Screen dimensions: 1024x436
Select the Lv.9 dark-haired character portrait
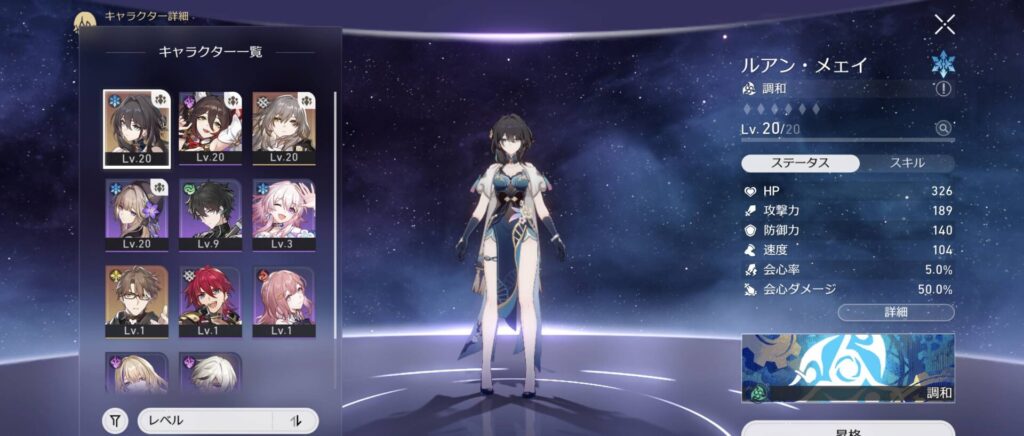tap(211, 216)
